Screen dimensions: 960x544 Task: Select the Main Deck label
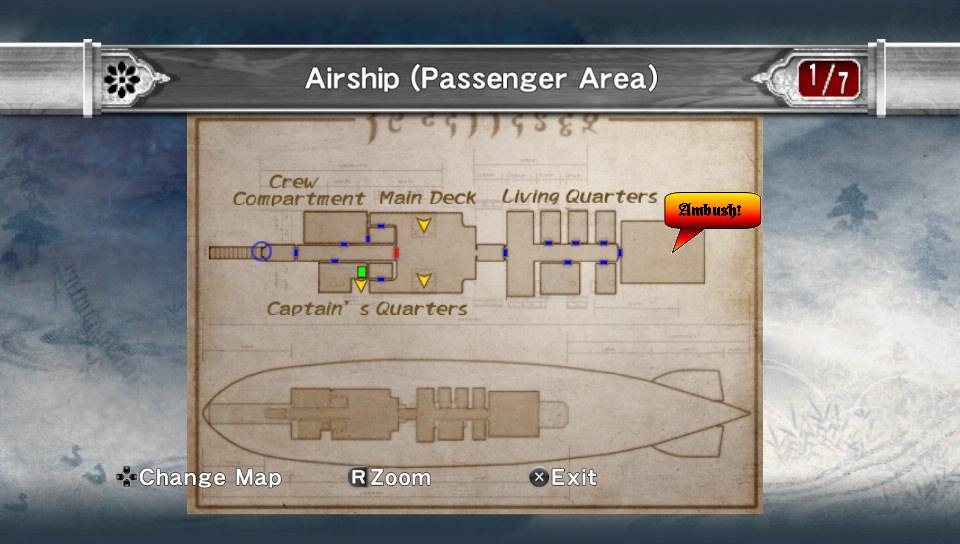tap(427, 198)
